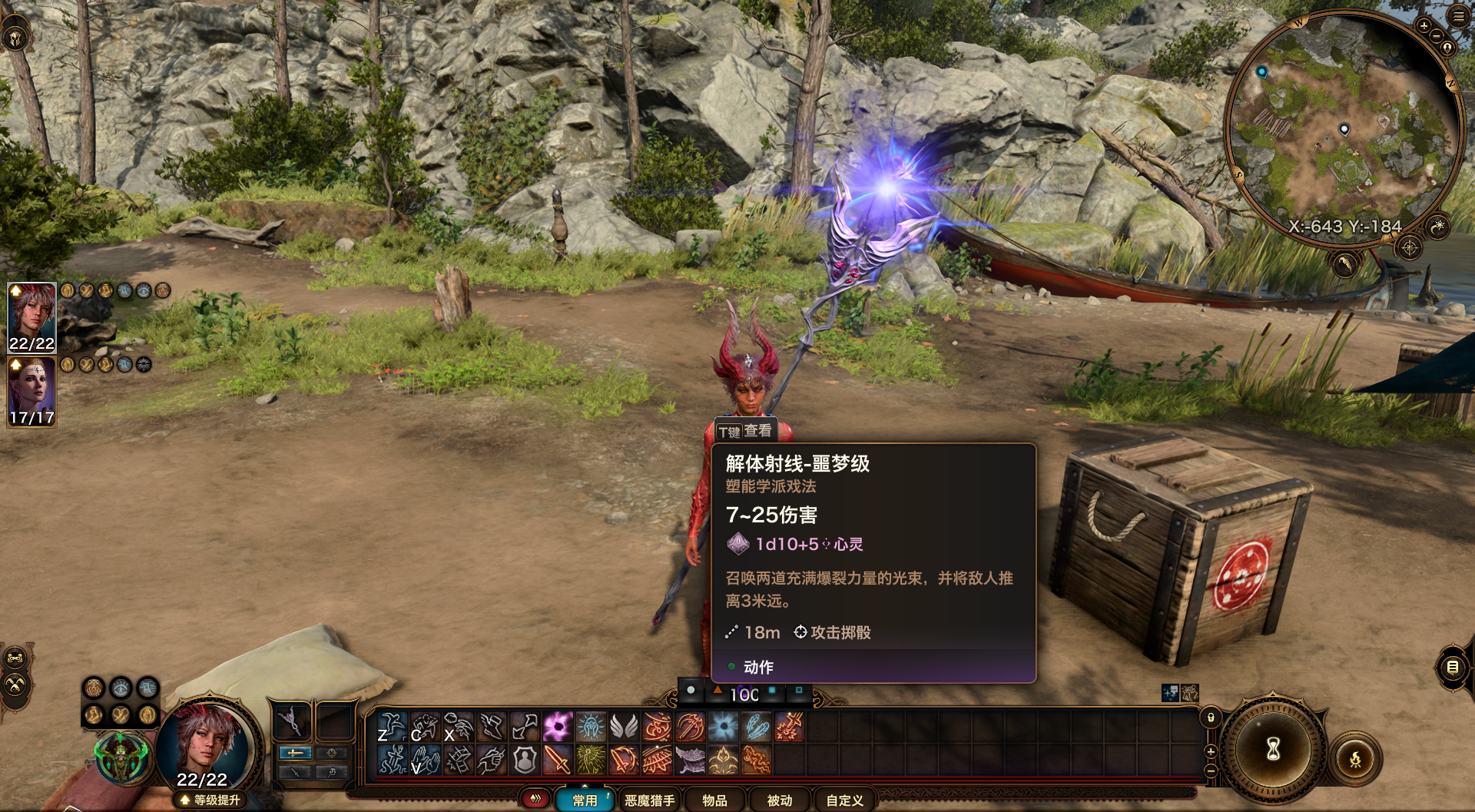
Task: Zoom out on the minimap
Action: pos(1436,36)
